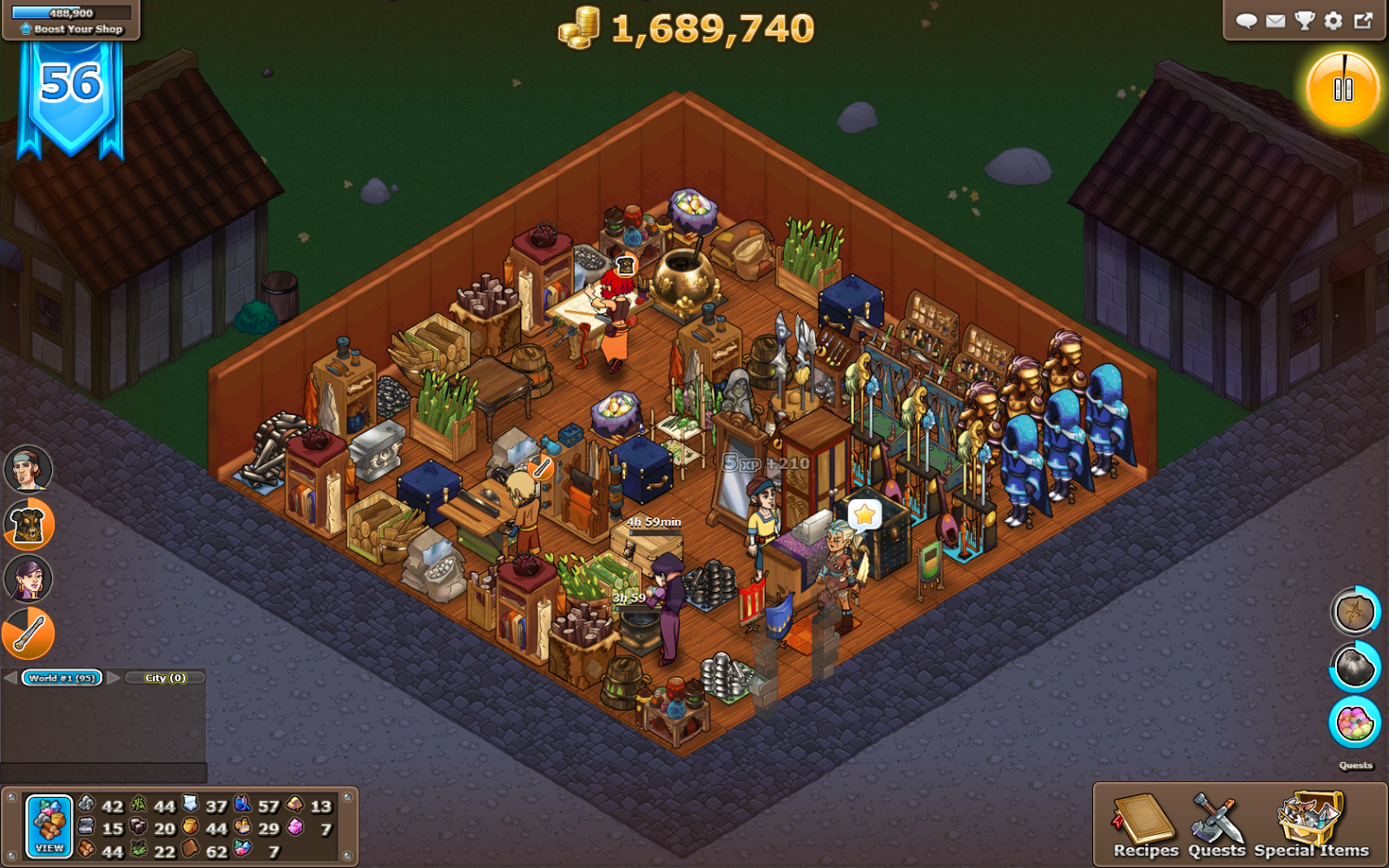
Task: Open the chat bubble icon
Action: (x=1247, y=21)
